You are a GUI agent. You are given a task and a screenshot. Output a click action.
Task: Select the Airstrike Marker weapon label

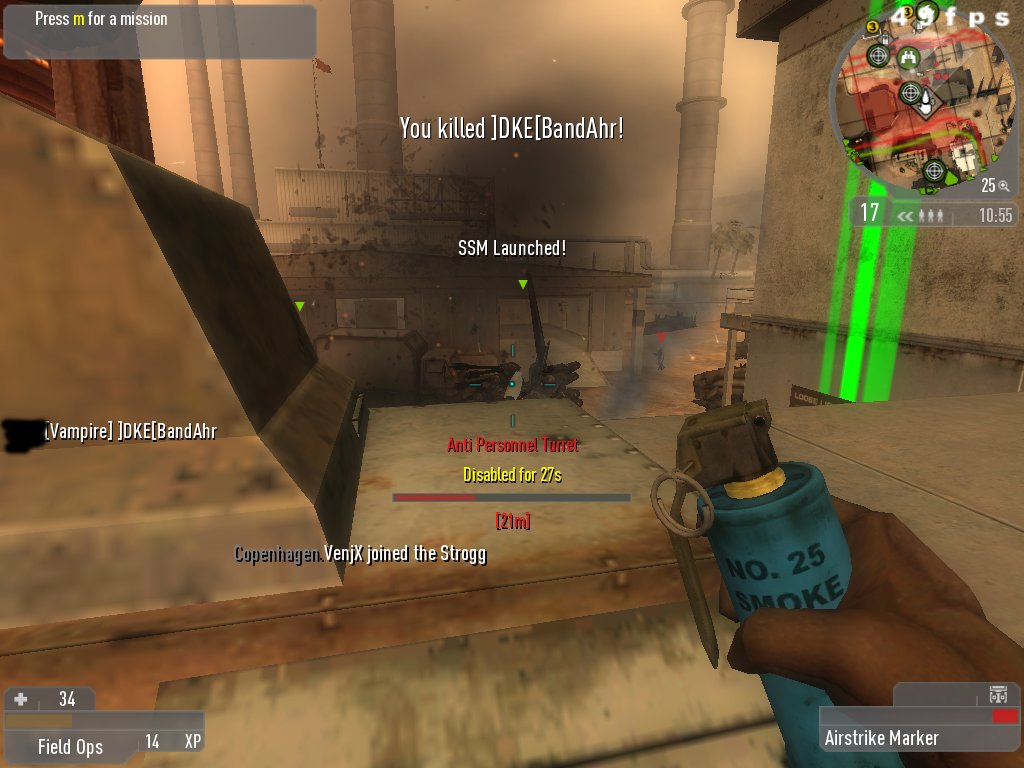click(x=881, y=738)
